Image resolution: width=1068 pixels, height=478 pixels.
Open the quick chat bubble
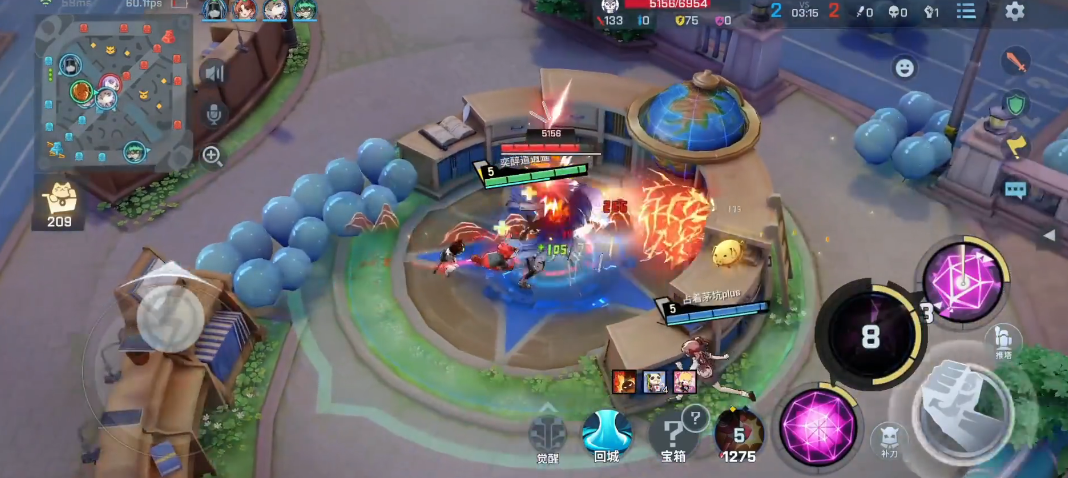click(1016, 189)
